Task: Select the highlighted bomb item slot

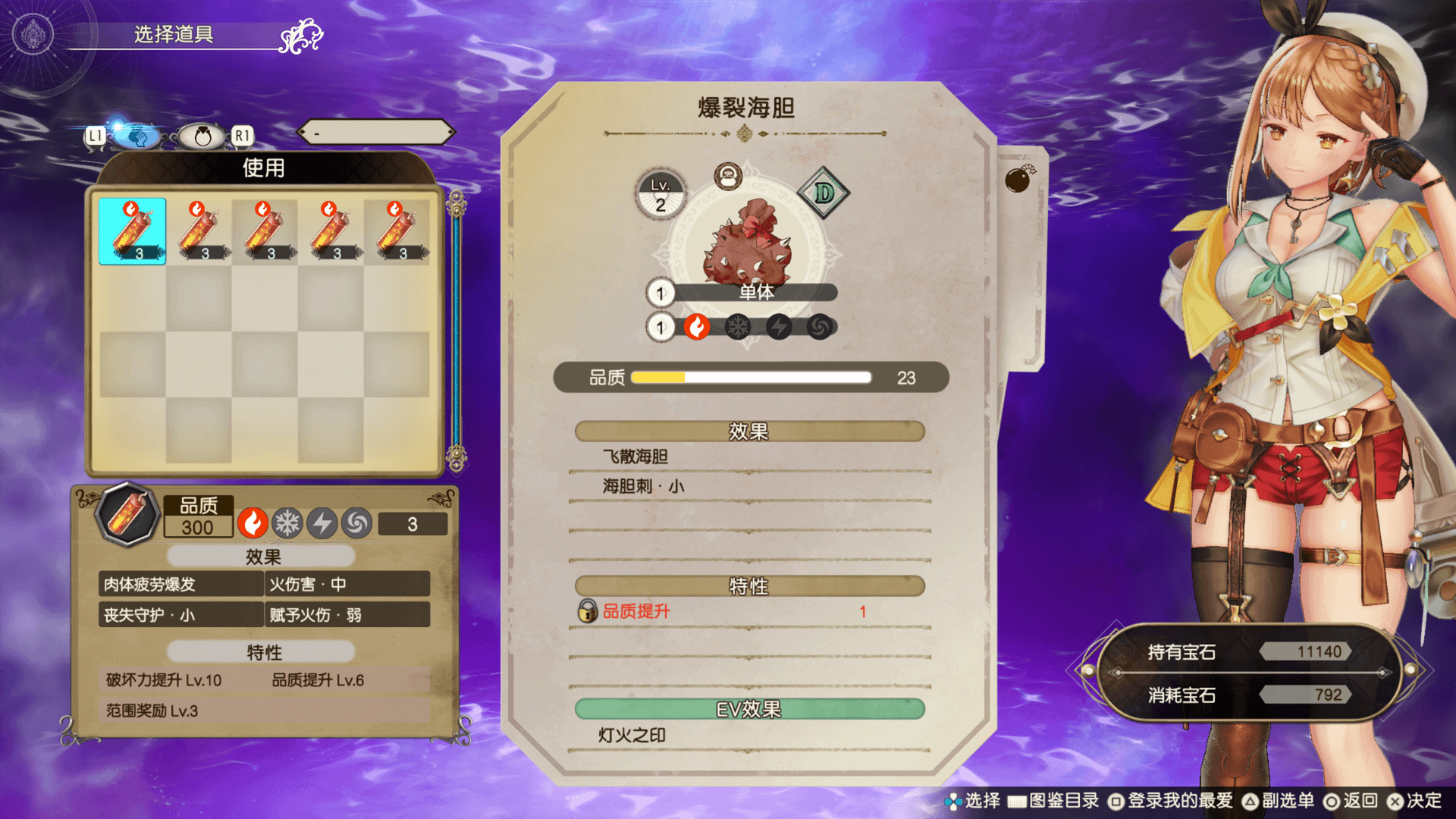Action: point(132,231)
